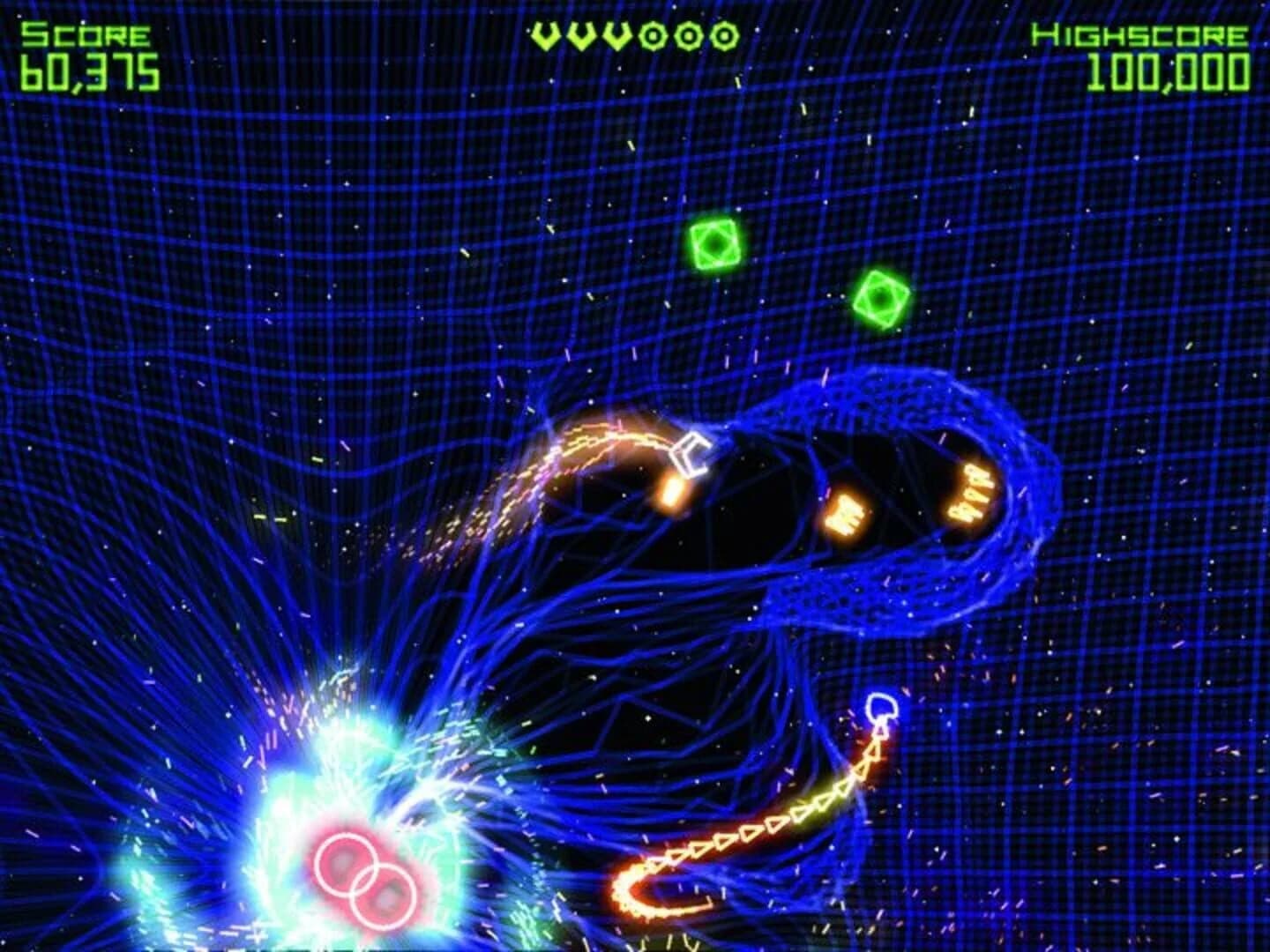Image resolution: width=1270 pixels, height=952 pixels.
Task: Select the score value 60,375
Action: (x=88, y=74)
